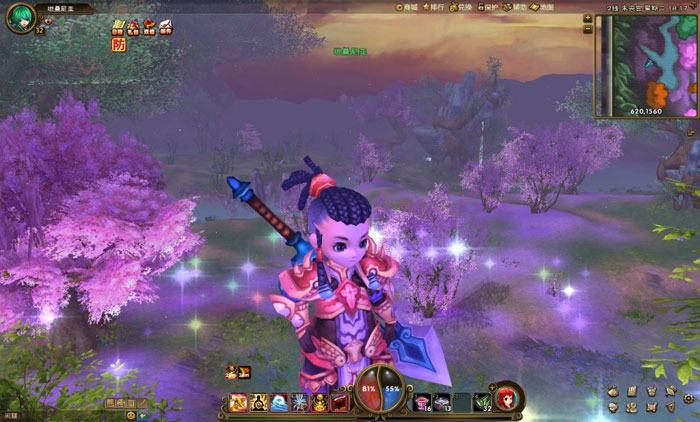Open the 兑换 exchange menu
The width and height of the screenshot is (700, 422).
click(461, 7)
